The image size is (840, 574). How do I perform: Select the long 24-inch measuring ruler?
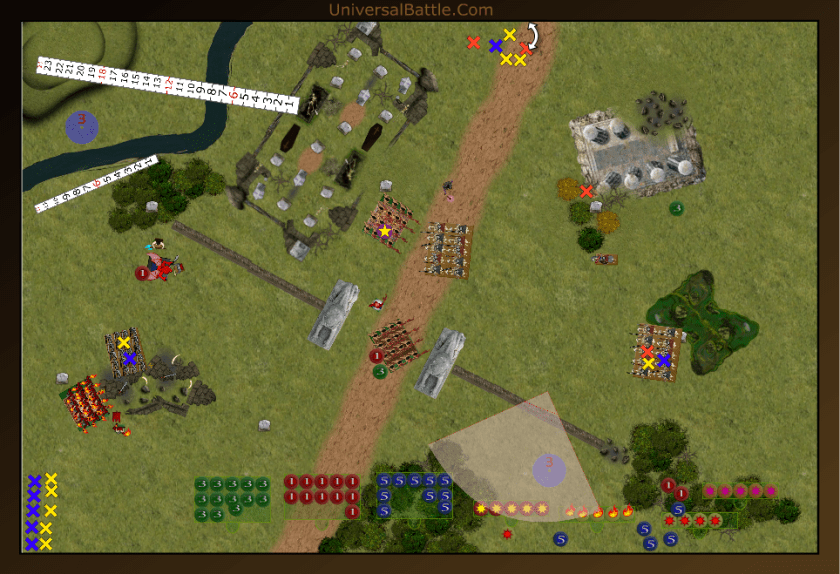pos(165,83)
